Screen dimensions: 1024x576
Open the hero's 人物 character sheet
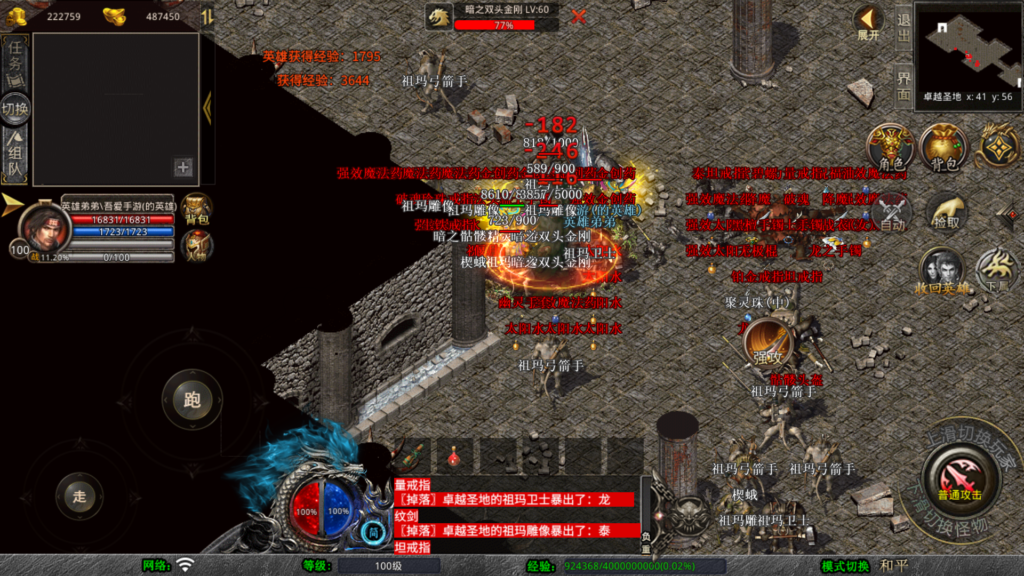[197, 245]
